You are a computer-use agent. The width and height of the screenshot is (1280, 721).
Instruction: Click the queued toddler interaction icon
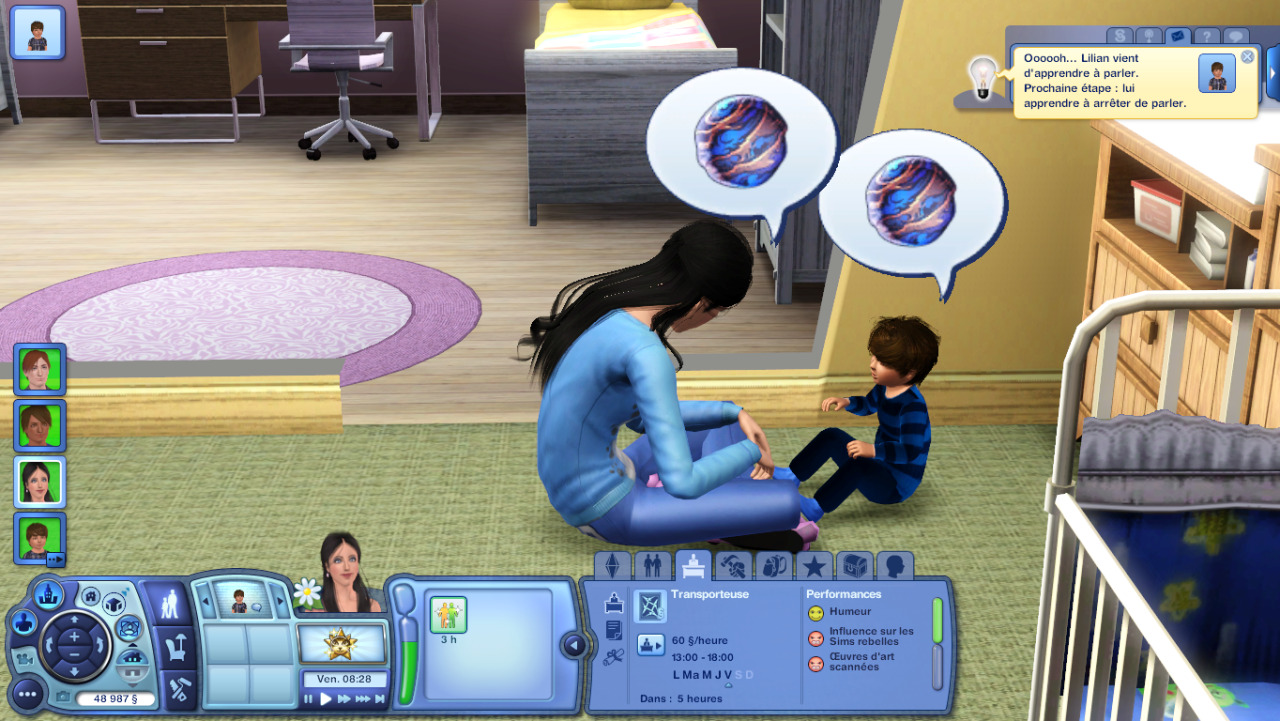[239, 600]
